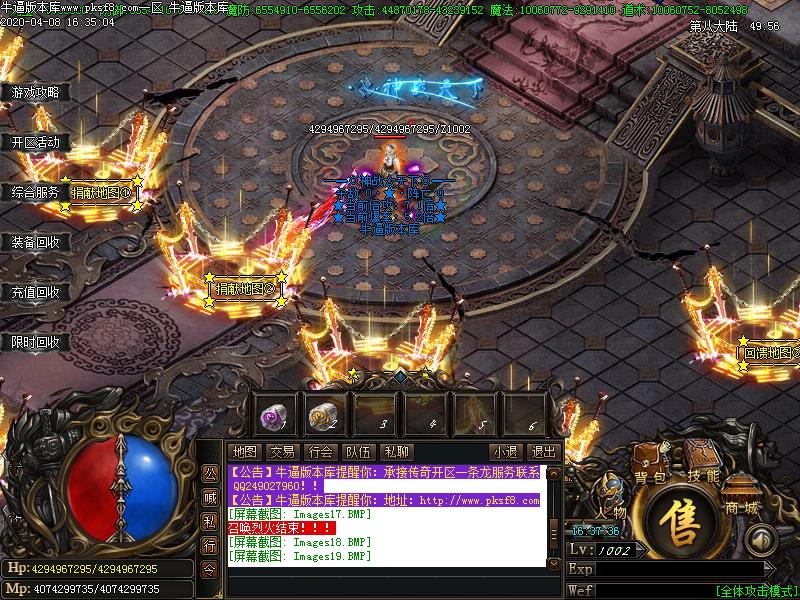Start a 私聊 private chat
Viewport: 800px width, 600px height.
coord(397,452)
